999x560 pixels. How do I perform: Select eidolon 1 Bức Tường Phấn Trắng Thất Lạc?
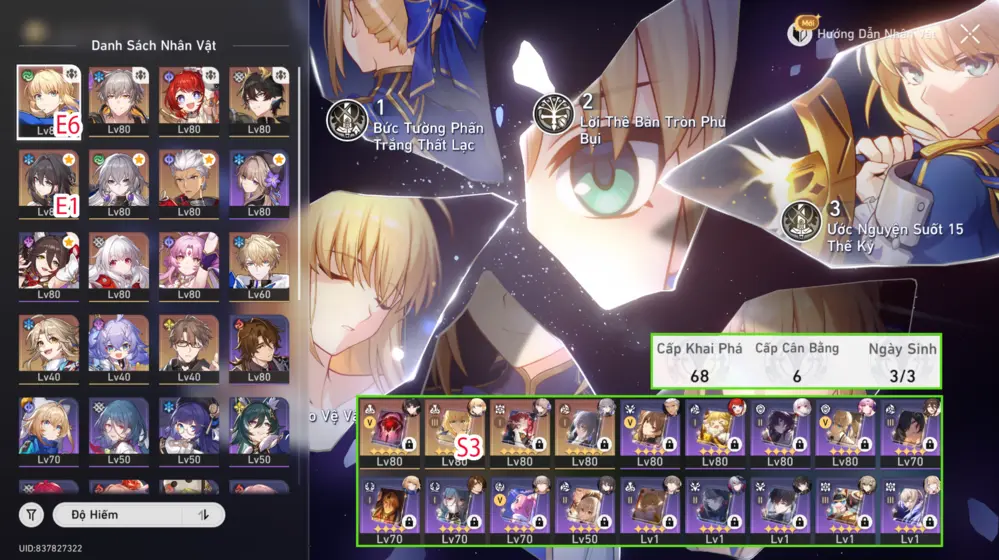click(x=349, y=120)
